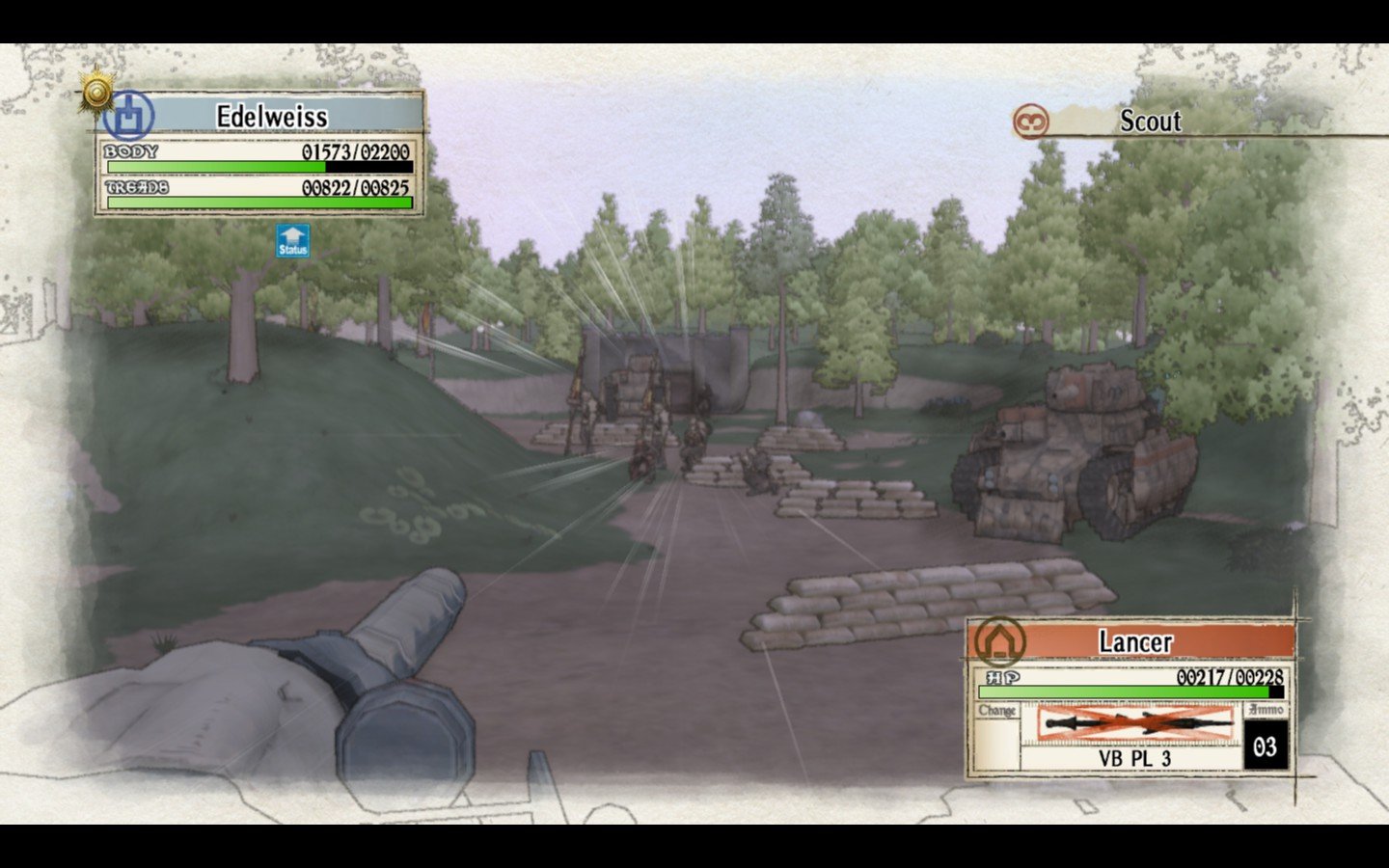Click the enemy Scout target icon
This screenshot has height=868, width=1389.
(x=1031, y=122)
